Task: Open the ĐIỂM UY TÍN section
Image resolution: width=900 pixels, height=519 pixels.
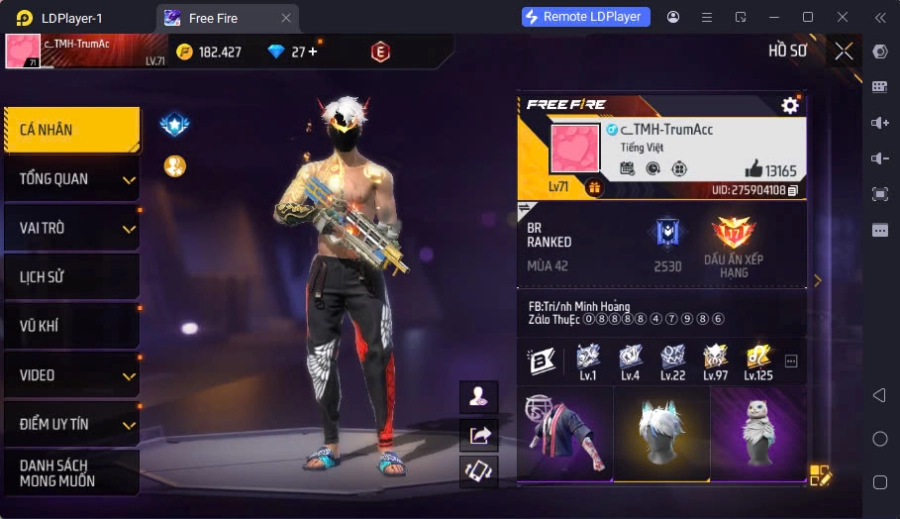Action: 70,424
